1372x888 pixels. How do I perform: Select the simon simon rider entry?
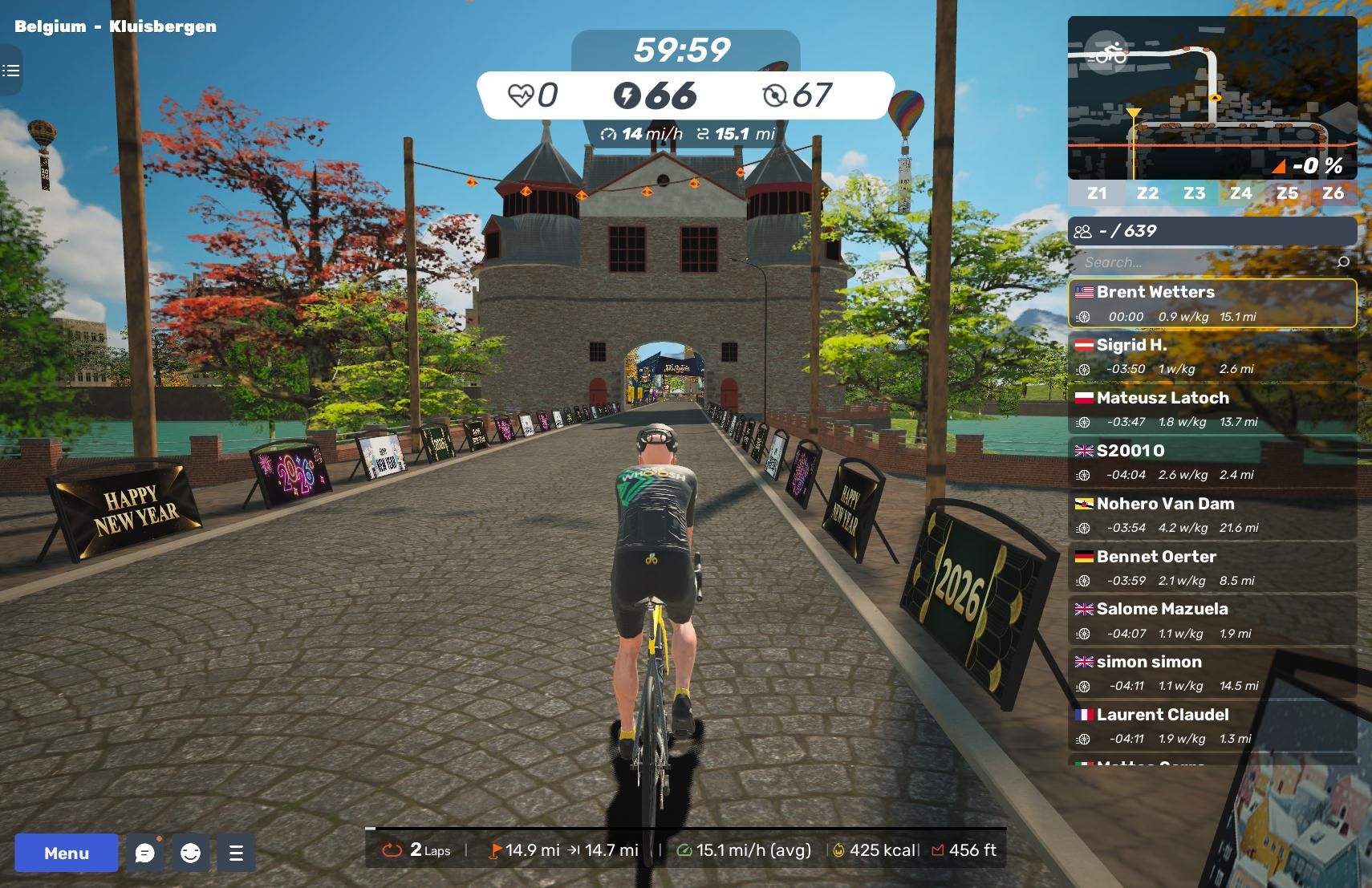coord(1212,673)
